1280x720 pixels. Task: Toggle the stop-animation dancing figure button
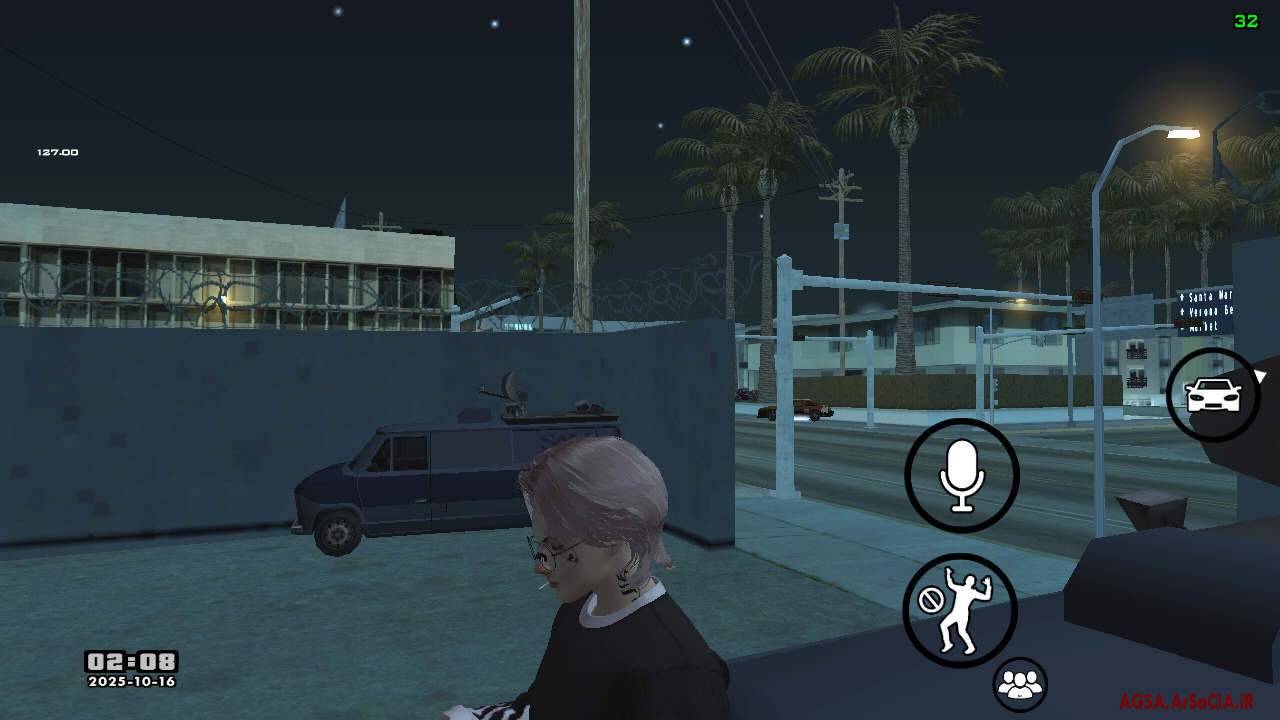coord(960,610)
